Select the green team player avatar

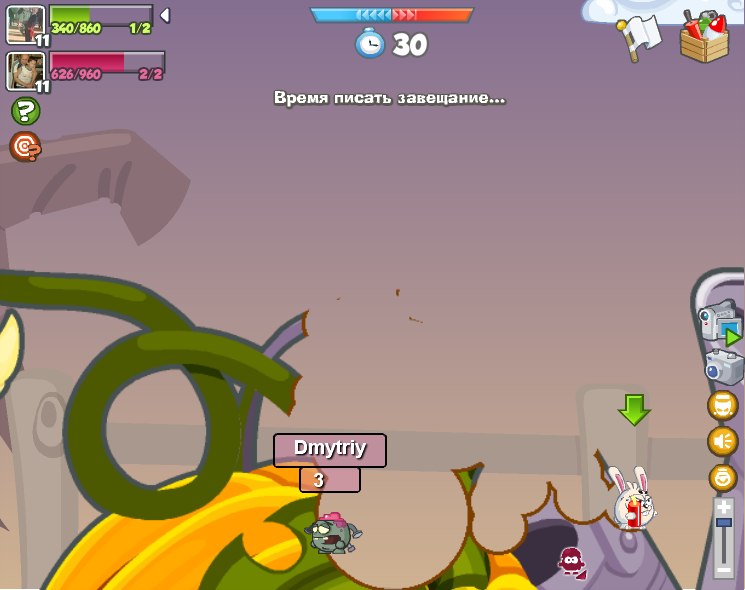25,24
